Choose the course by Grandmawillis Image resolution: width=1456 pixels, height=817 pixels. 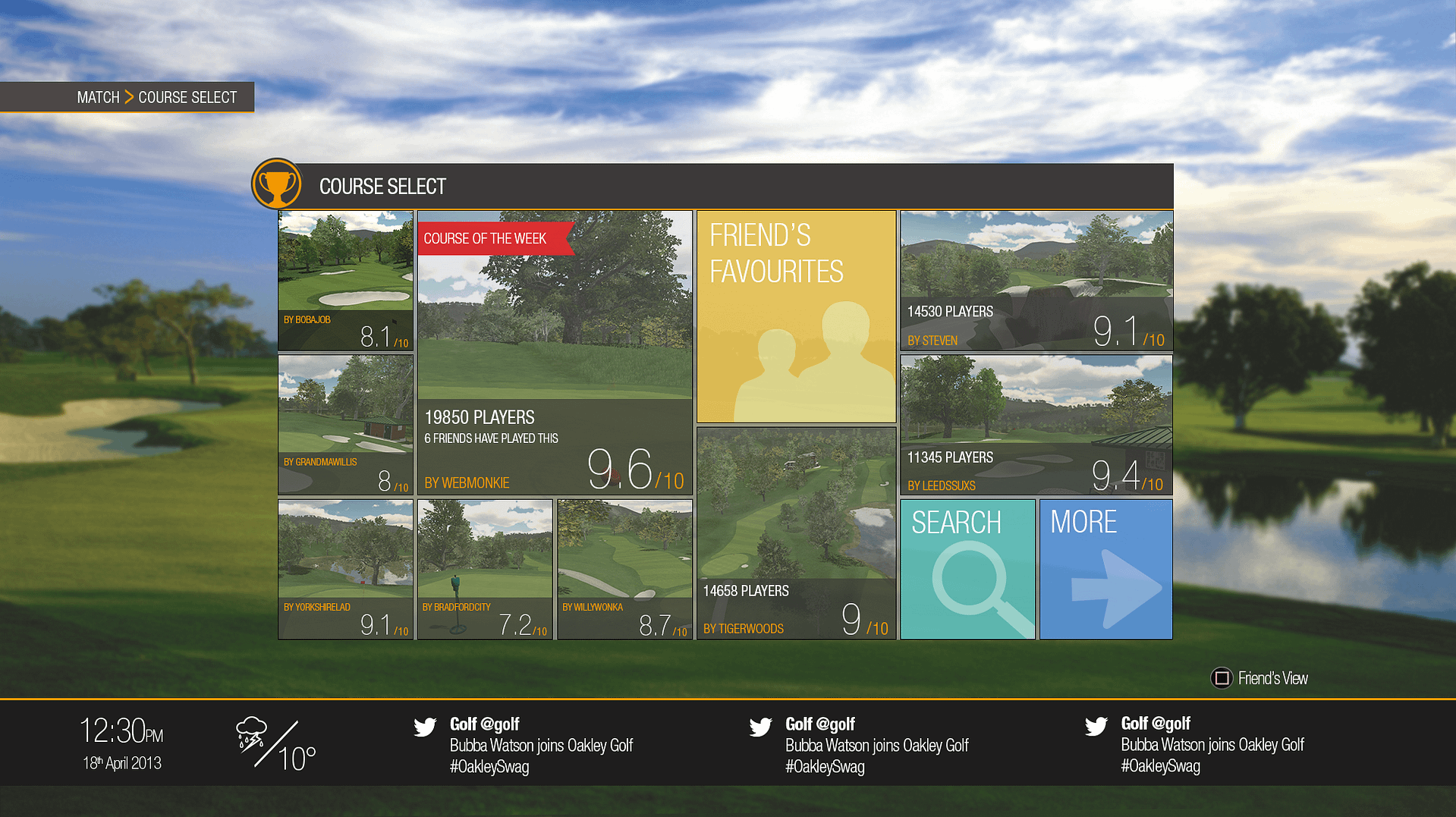coord(345,424)
